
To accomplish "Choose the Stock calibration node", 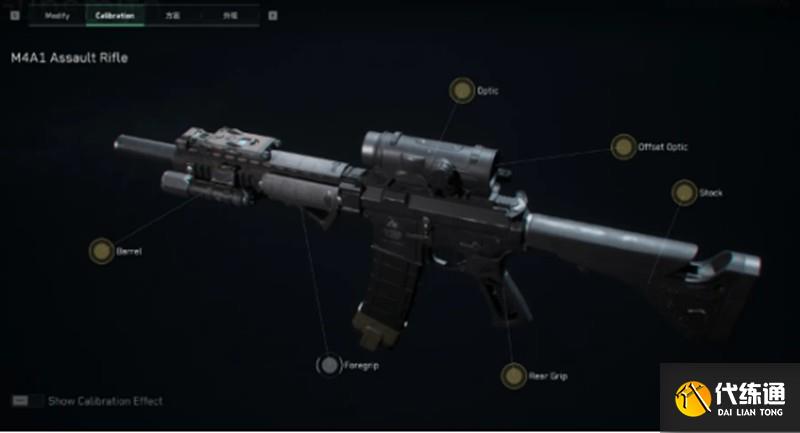I will (684, 193).
